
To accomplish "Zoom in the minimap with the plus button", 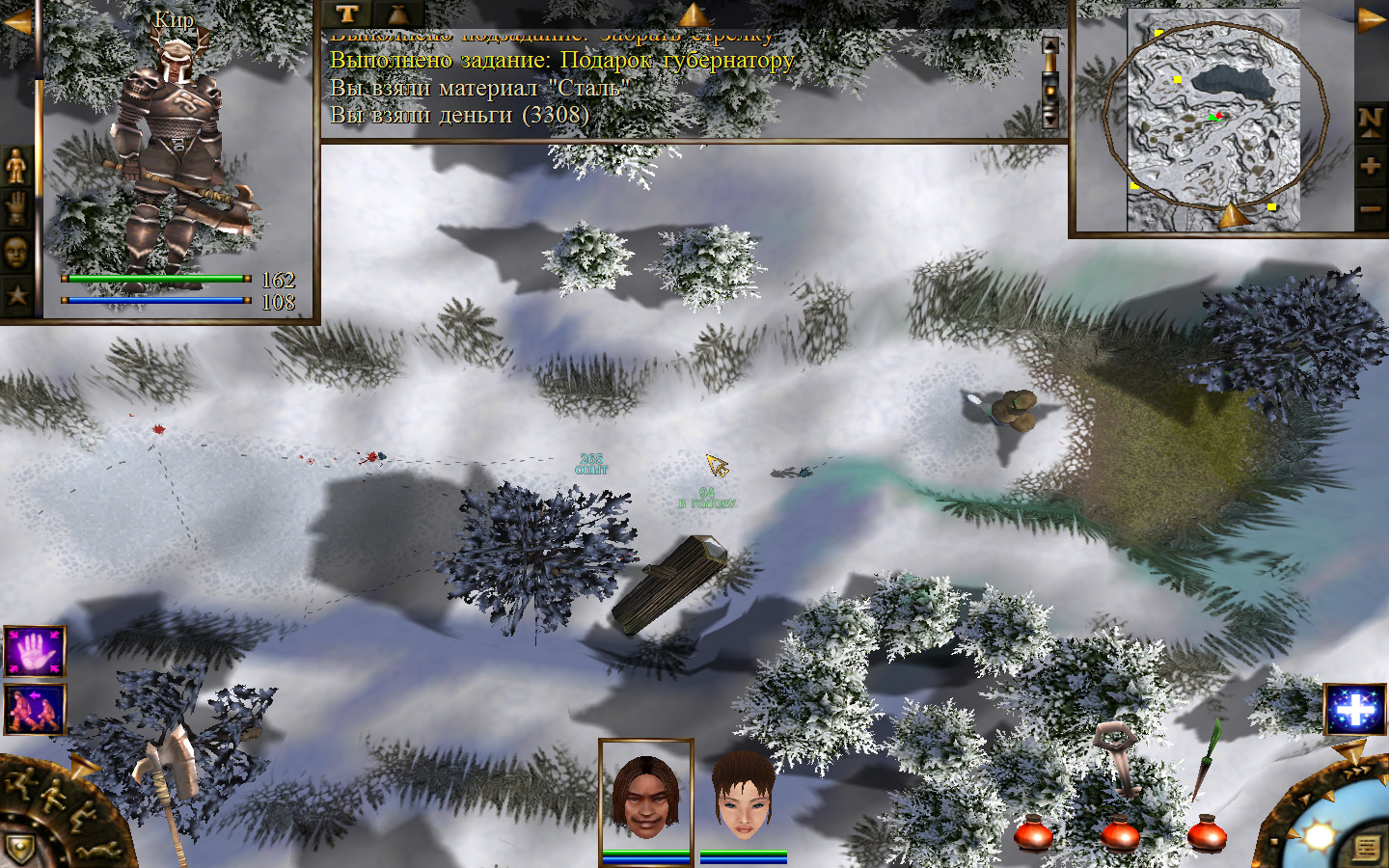I will (1371, 166).
